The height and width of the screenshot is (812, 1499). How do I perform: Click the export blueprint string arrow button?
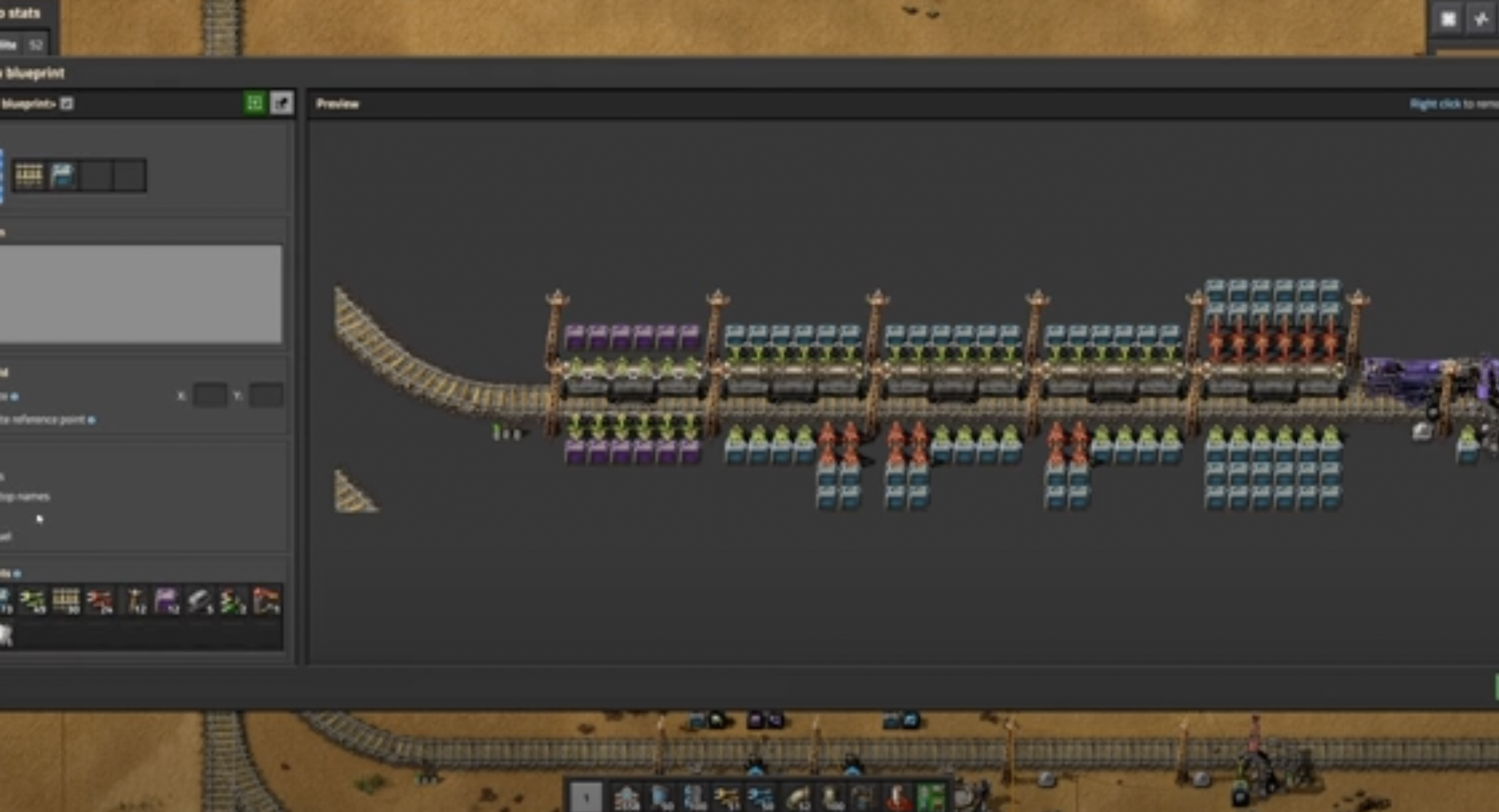[x=282, y=104]
